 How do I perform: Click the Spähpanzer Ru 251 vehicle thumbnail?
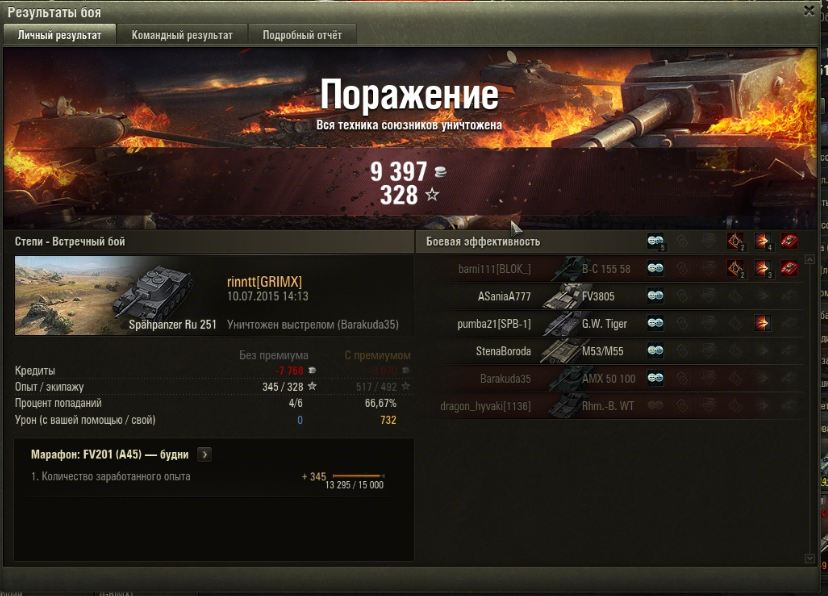tap(116, 295)
